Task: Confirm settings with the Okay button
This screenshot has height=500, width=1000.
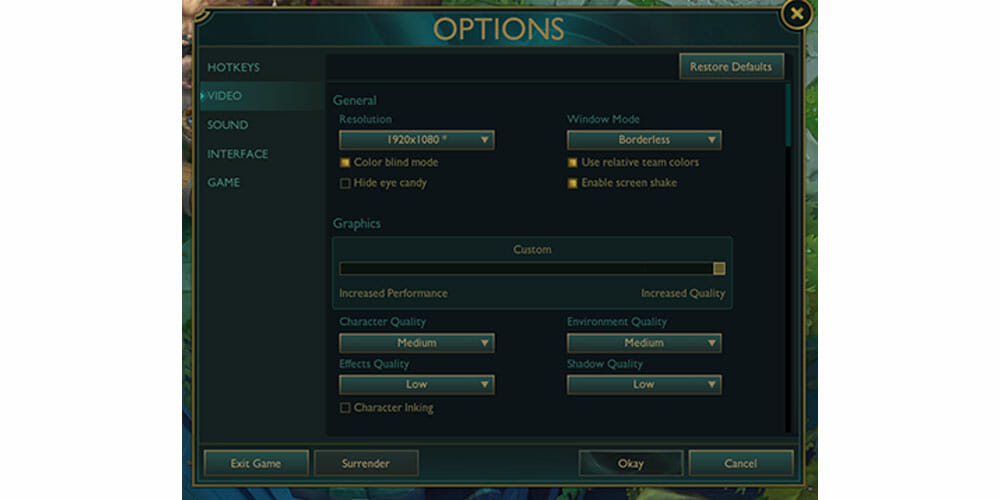Action: pos(631,463)
